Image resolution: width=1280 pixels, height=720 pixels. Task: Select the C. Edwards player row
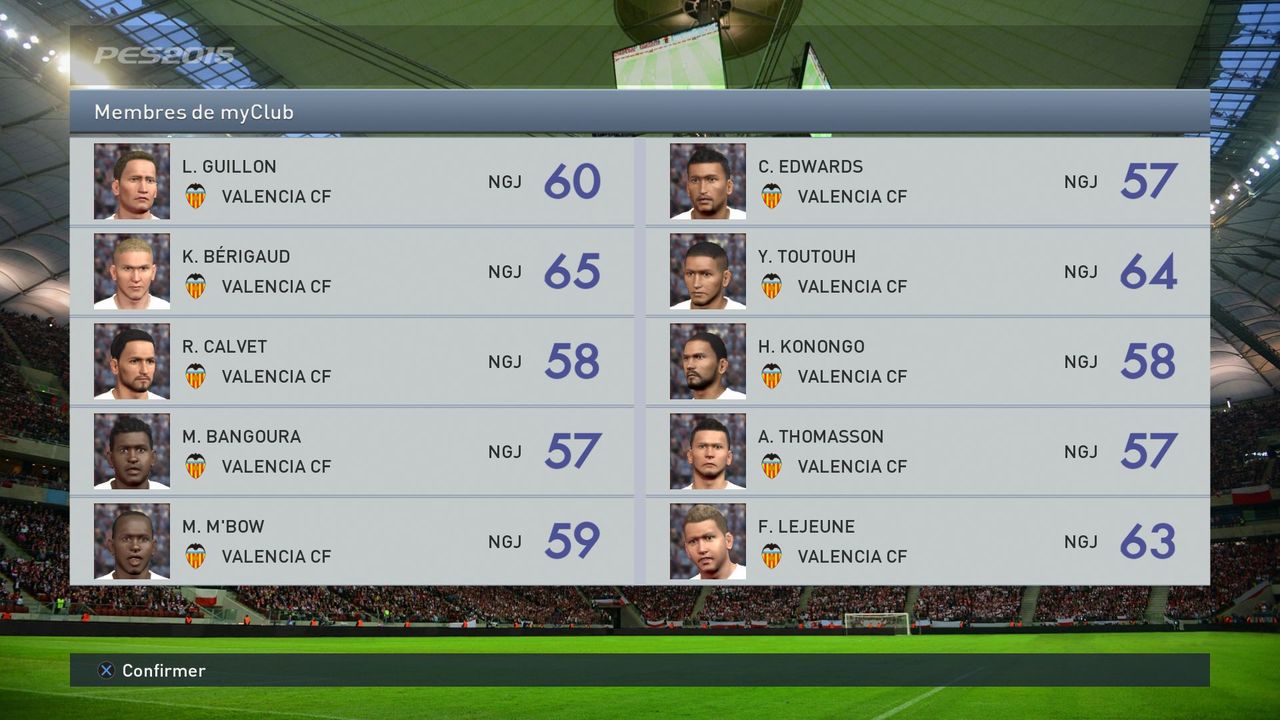(x=927, y=181)
